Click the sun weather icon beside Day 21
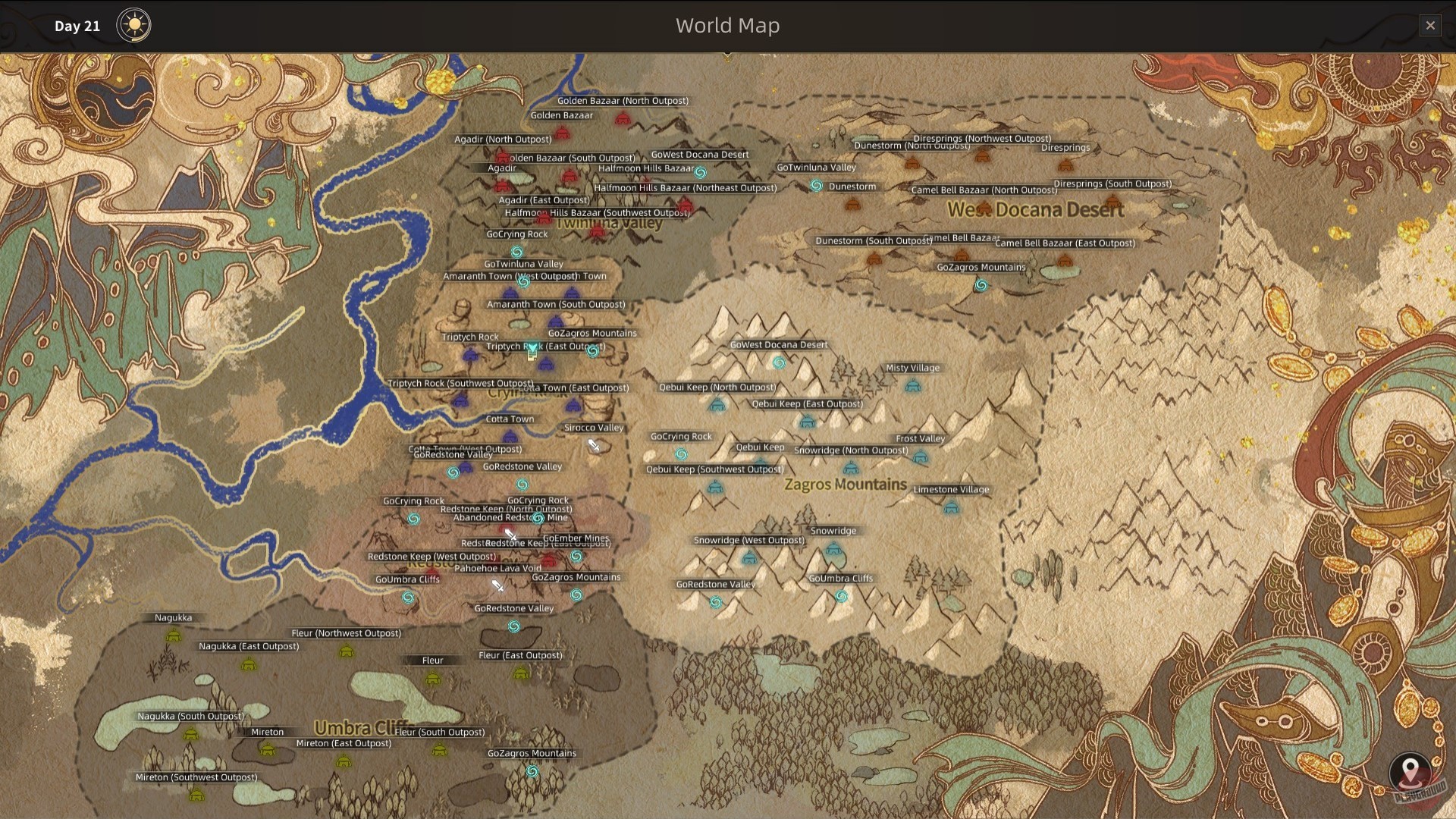Screen dimensions: 1456x819 (134, 25)
